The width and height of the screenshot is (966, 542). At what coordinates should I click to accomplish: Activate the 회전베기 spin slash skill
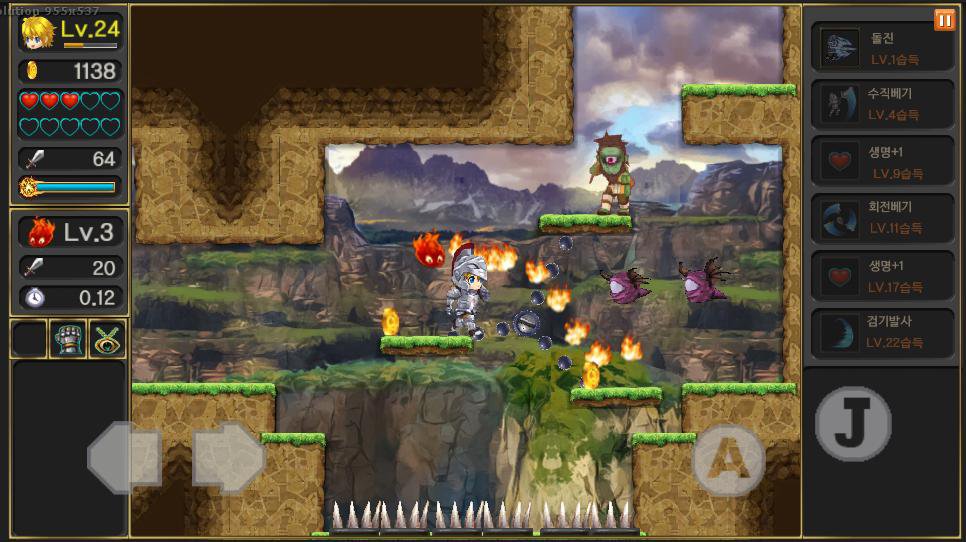(x=881, y=218)
